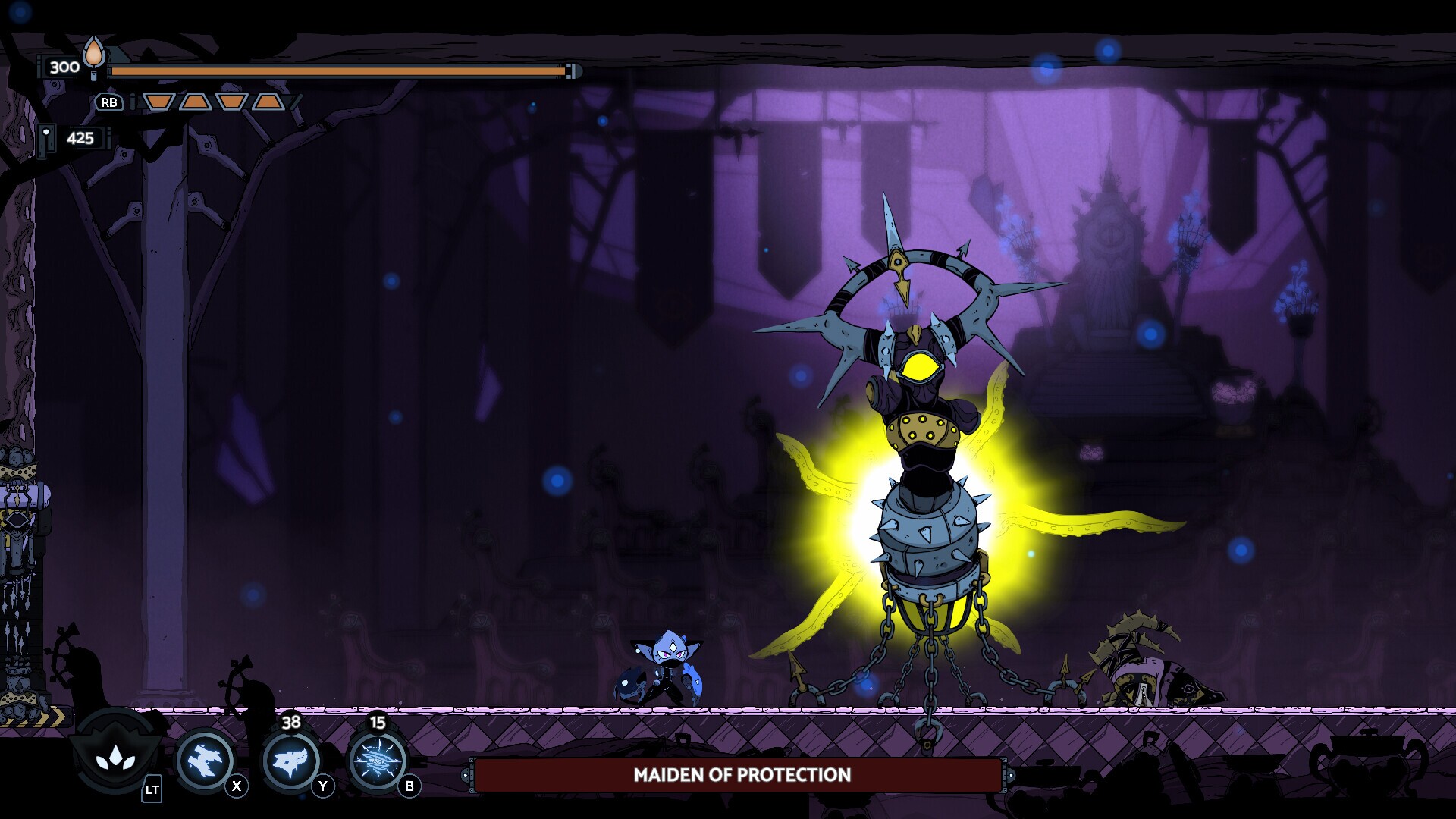Toggle the X button prompt badge
The image size is (1456, 819).
237,786
